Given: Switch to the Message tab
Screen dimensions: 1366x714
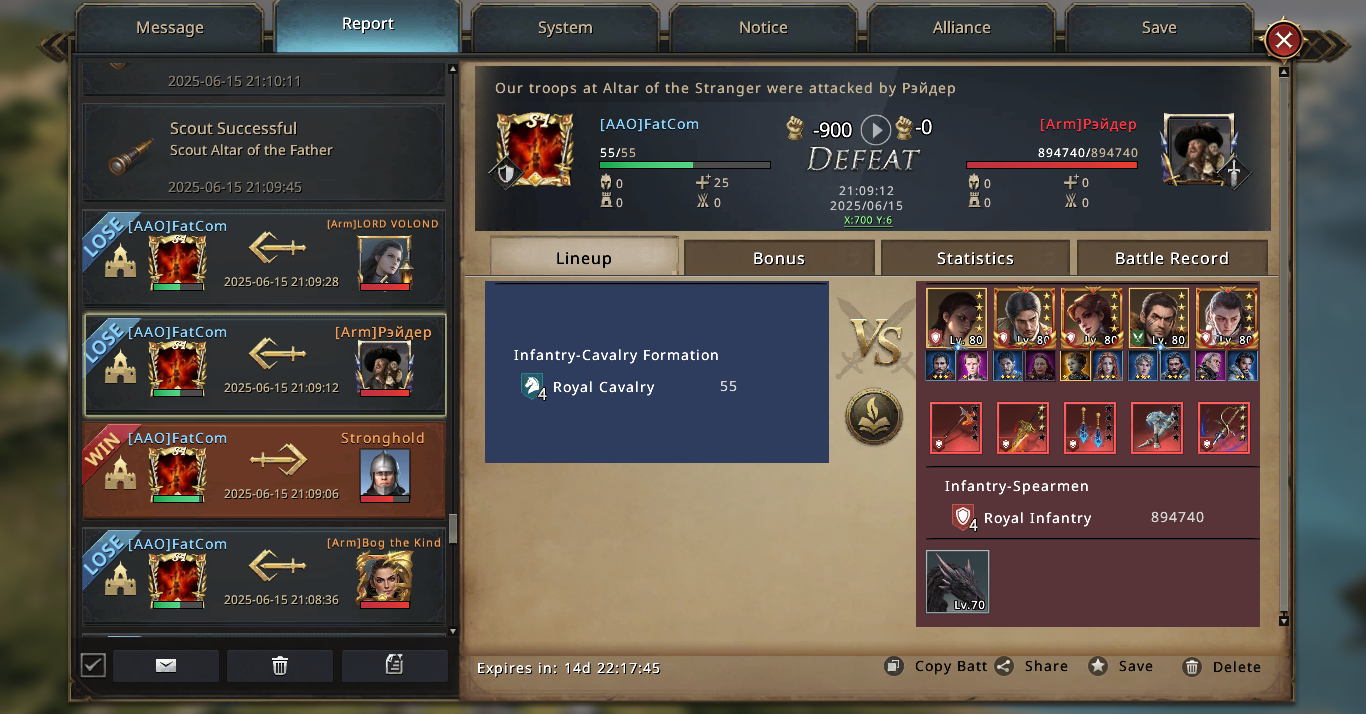Looking at the screenshot, I should pyautogui.click(x=169, y=28).
